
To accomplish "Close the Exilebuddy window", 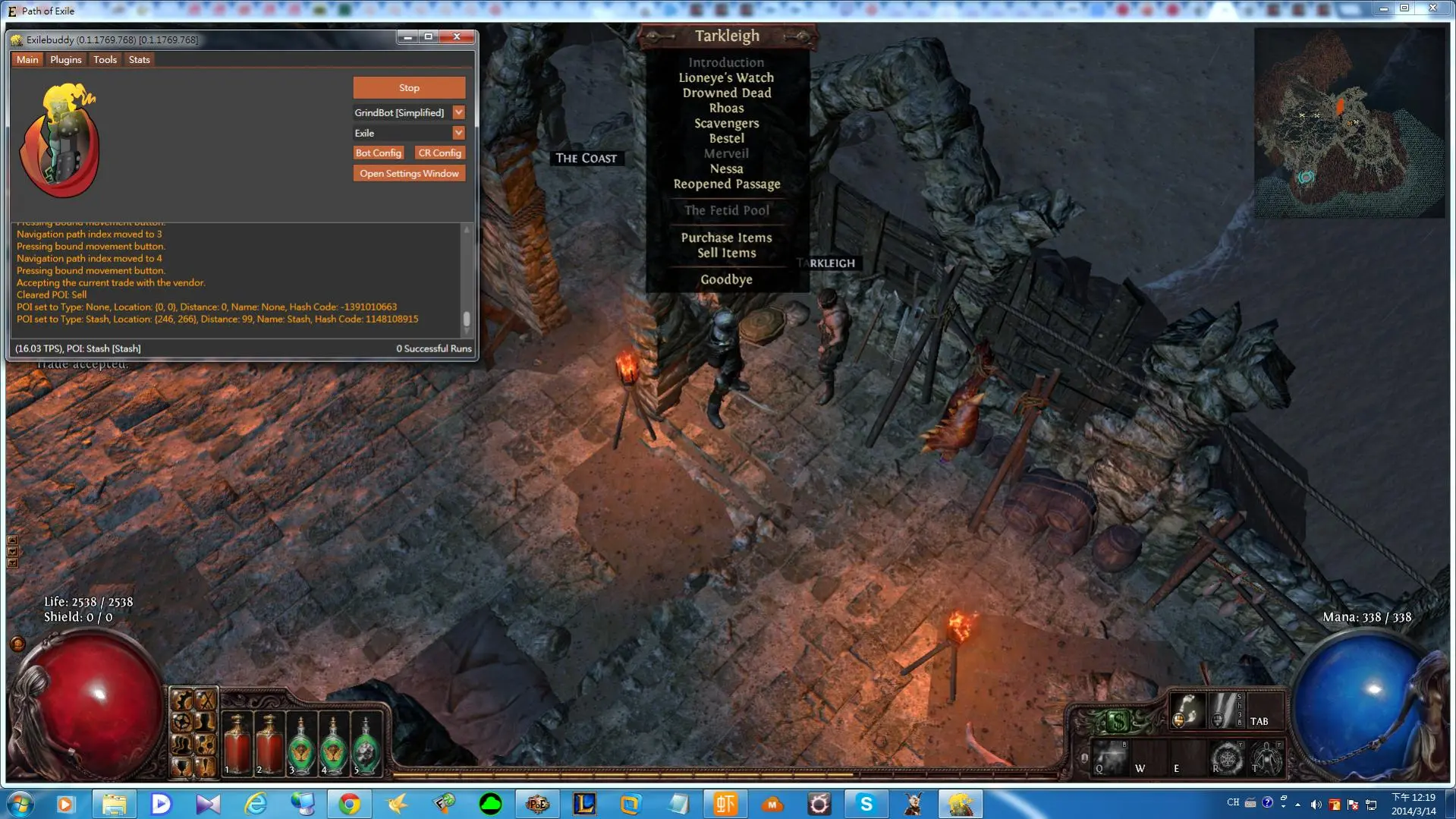I will 457,37.
